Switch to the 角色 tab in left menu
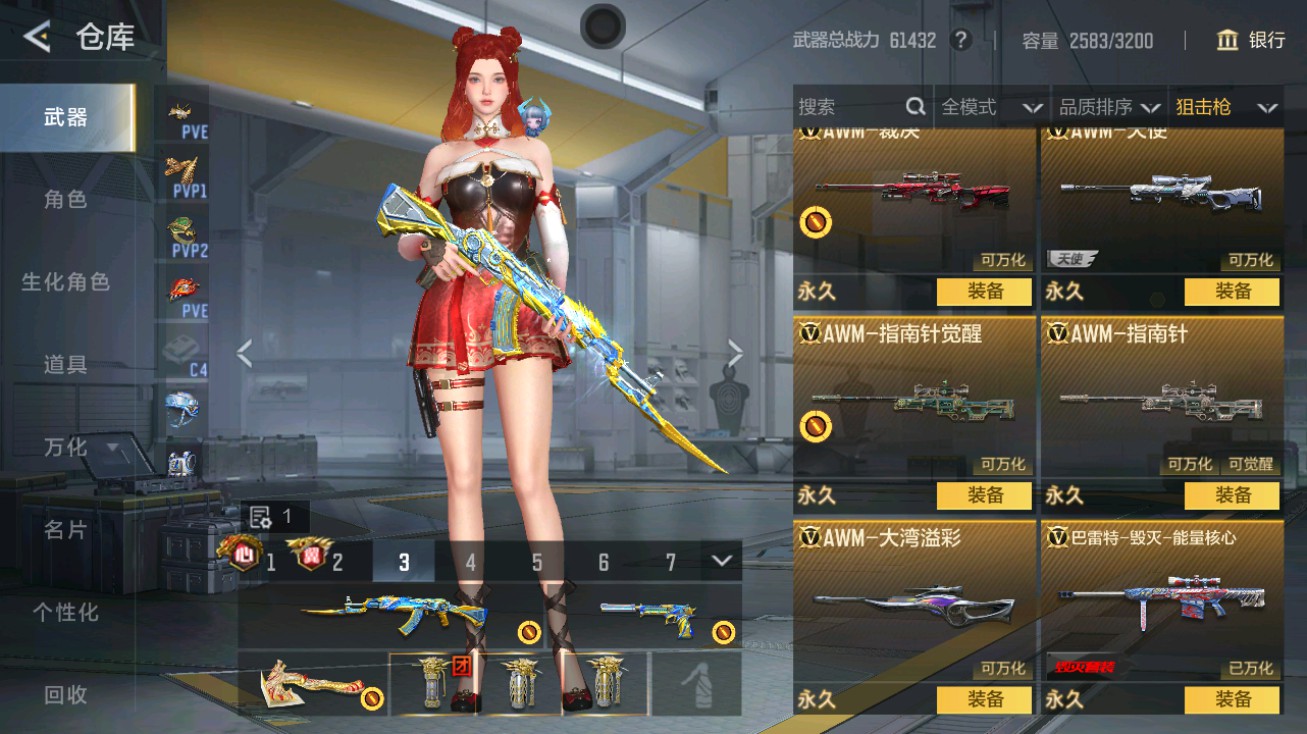The image size is (1307, 734). click(66, 200)
